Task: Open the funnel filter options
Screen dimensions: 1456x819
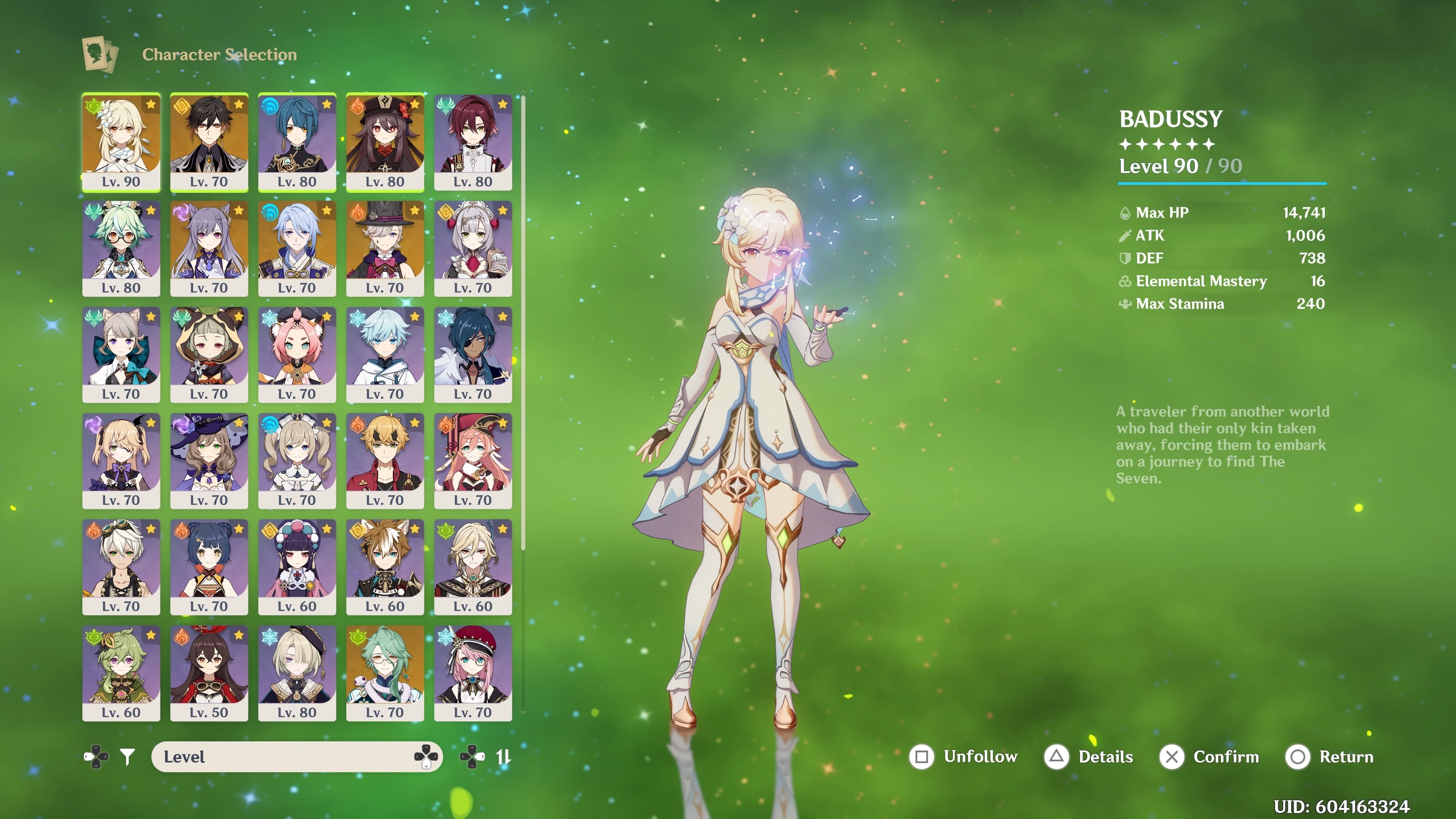Action: click(128, 756)
